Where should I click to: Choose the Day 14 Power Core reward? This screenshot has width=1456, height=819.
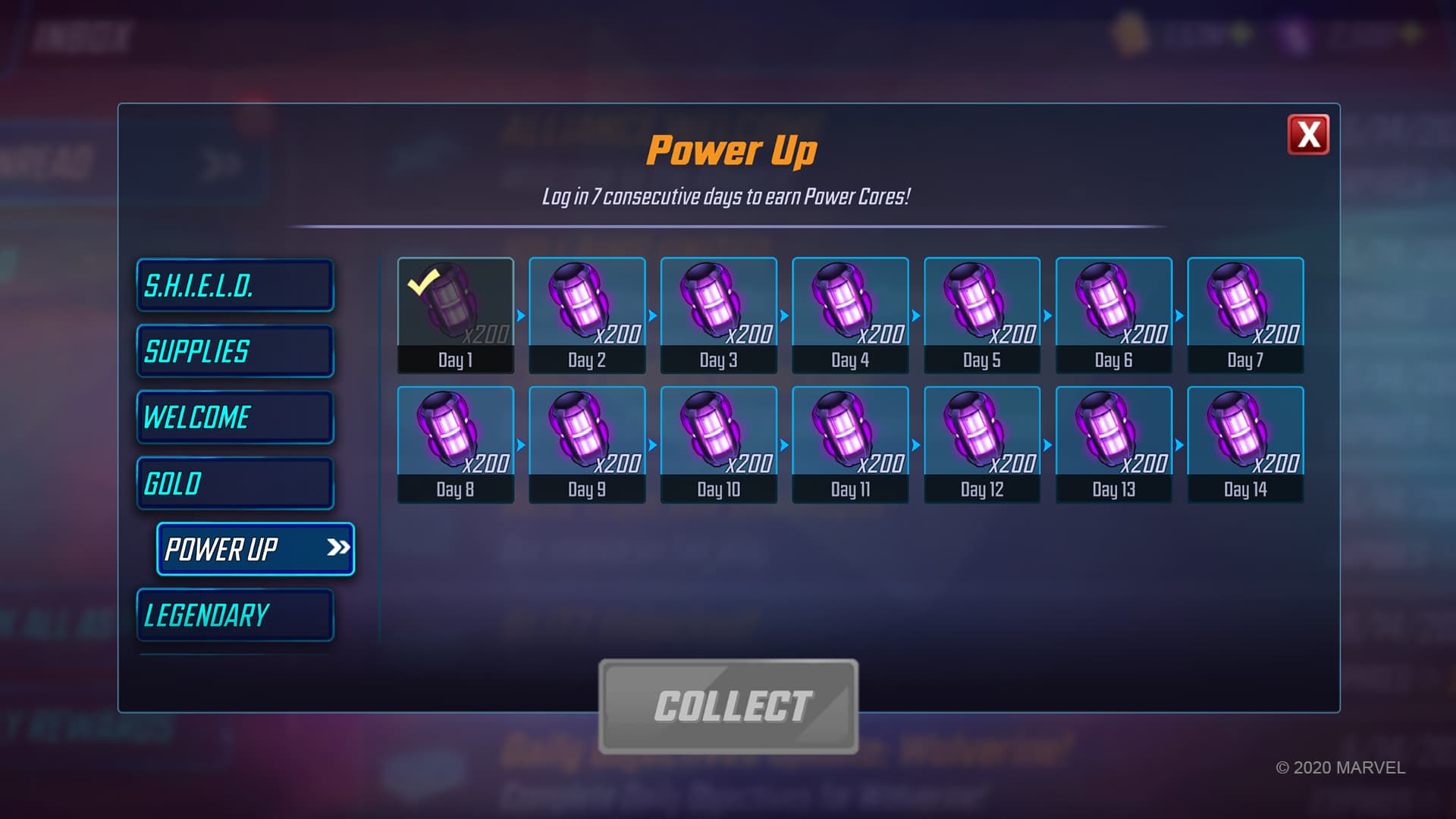[1245, 444]
